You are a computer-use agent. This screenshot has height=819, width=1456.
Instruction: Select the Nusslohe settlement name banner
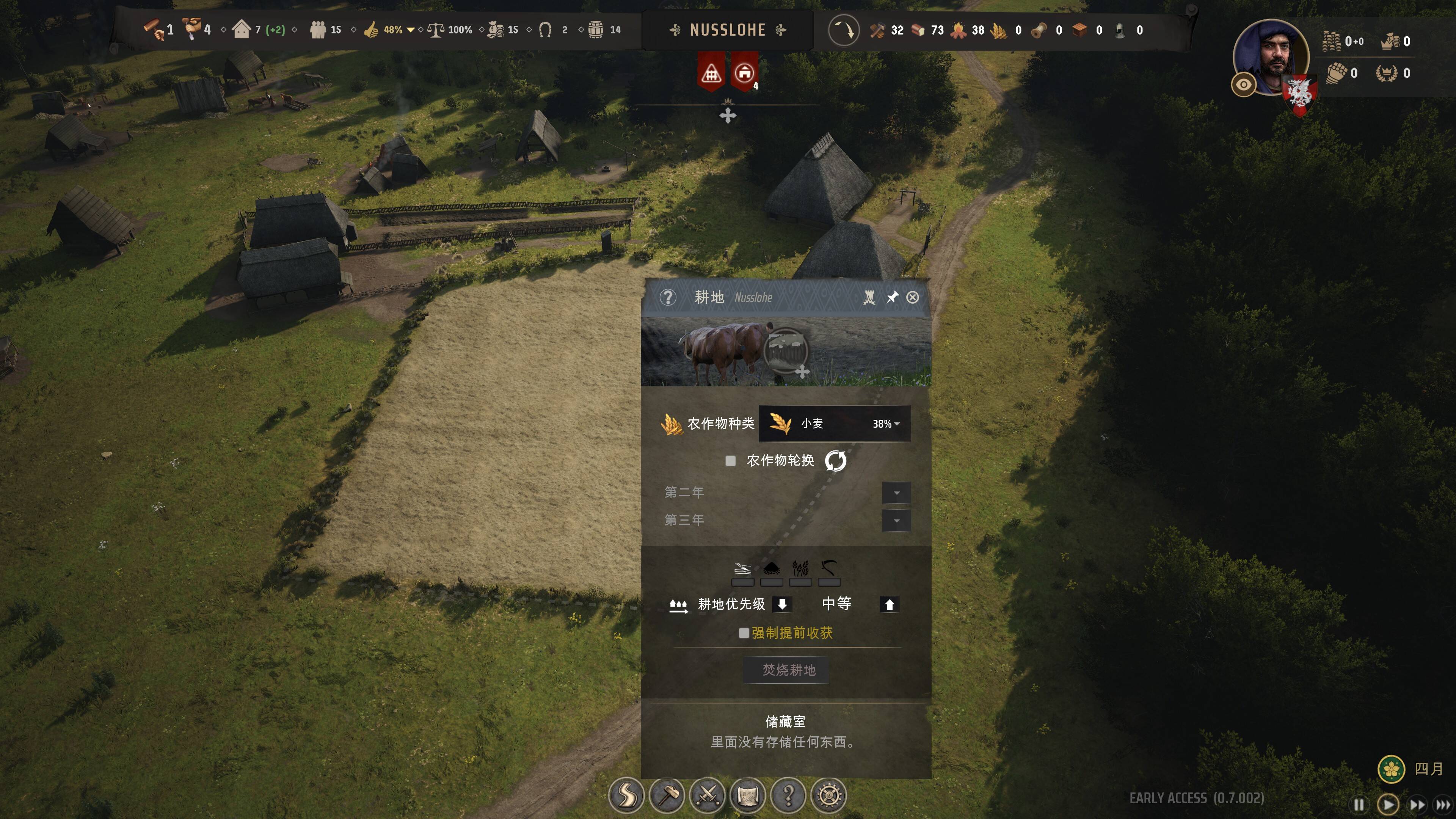tap(728, 30)
